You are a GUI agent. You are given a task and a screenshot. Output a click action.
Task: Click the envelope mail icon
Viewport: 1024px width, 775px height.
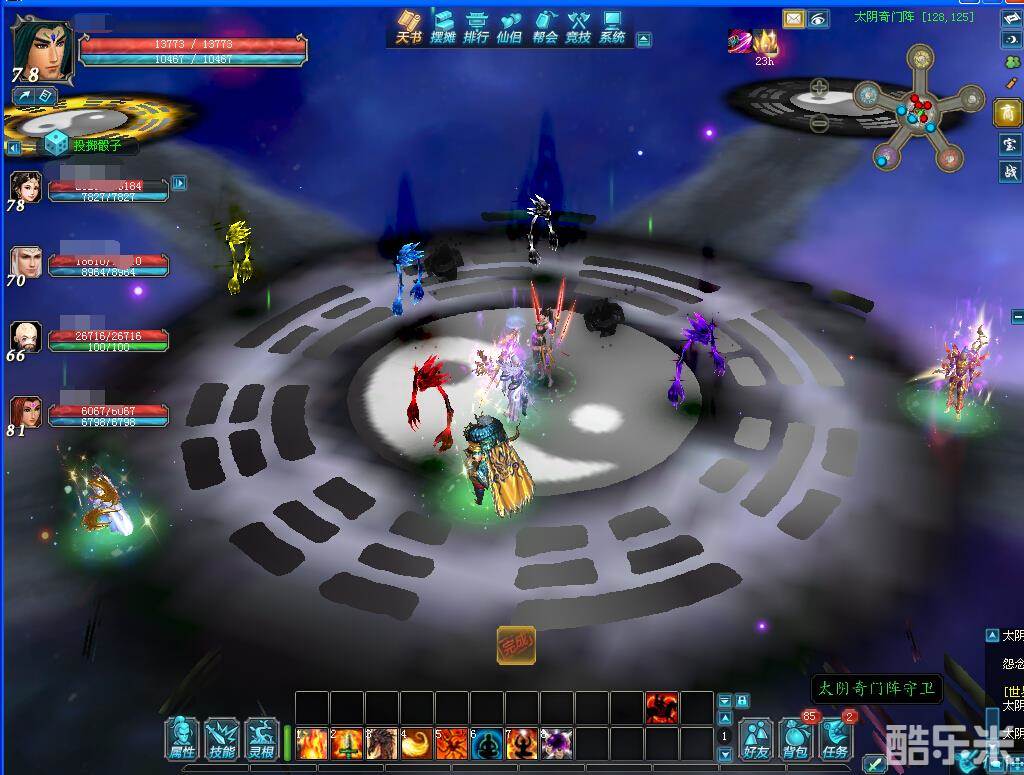click(x=793, y=18)
